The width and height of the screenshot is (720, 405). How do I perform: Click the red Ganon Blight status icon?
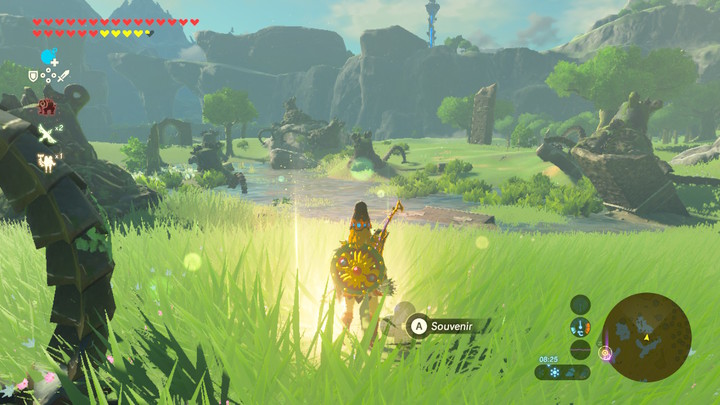(x=46, y=106)
